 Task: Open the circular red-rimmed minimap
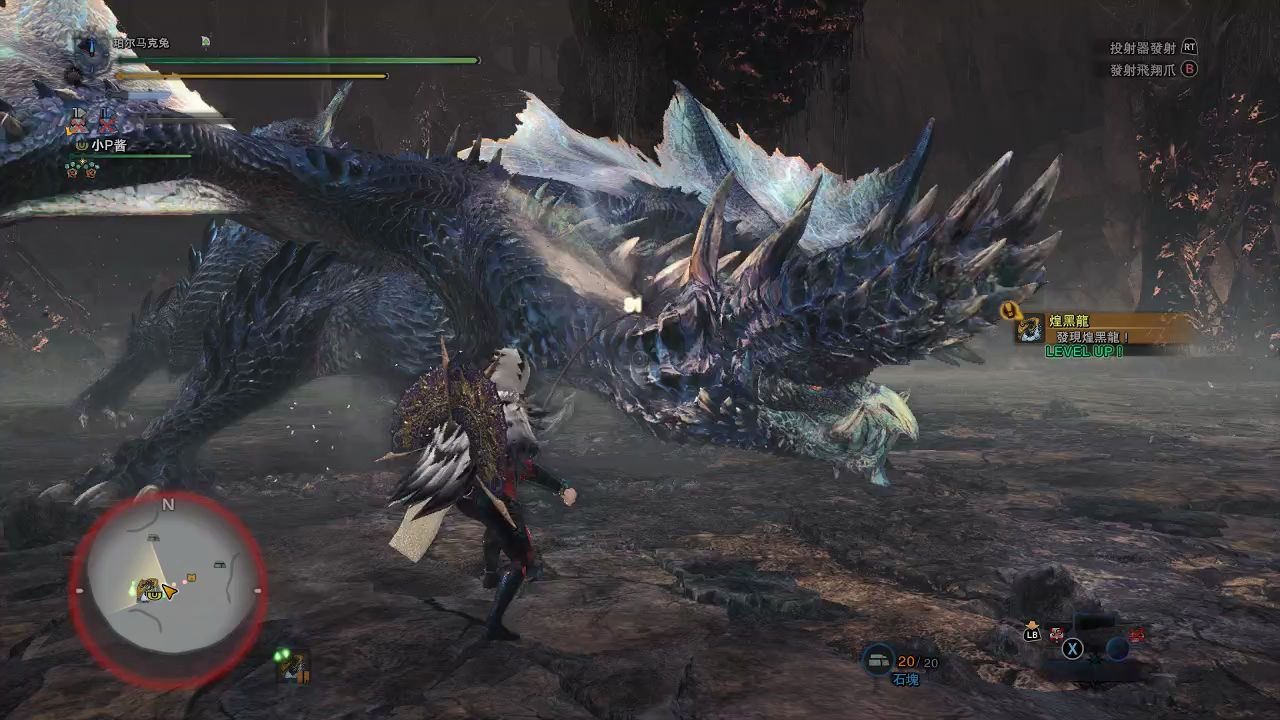click(168, 590)
